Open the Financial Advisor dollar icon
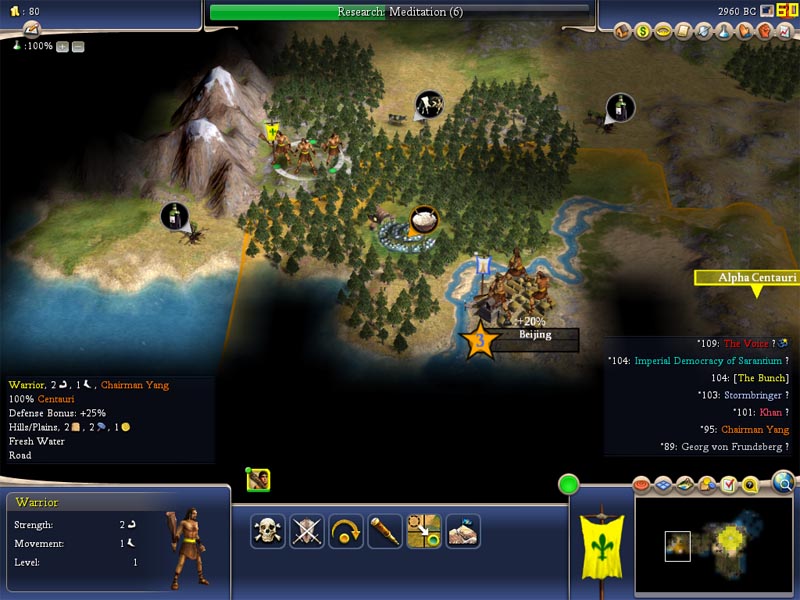This screenshot has width=800, height=600. click(x=643, y=31)
